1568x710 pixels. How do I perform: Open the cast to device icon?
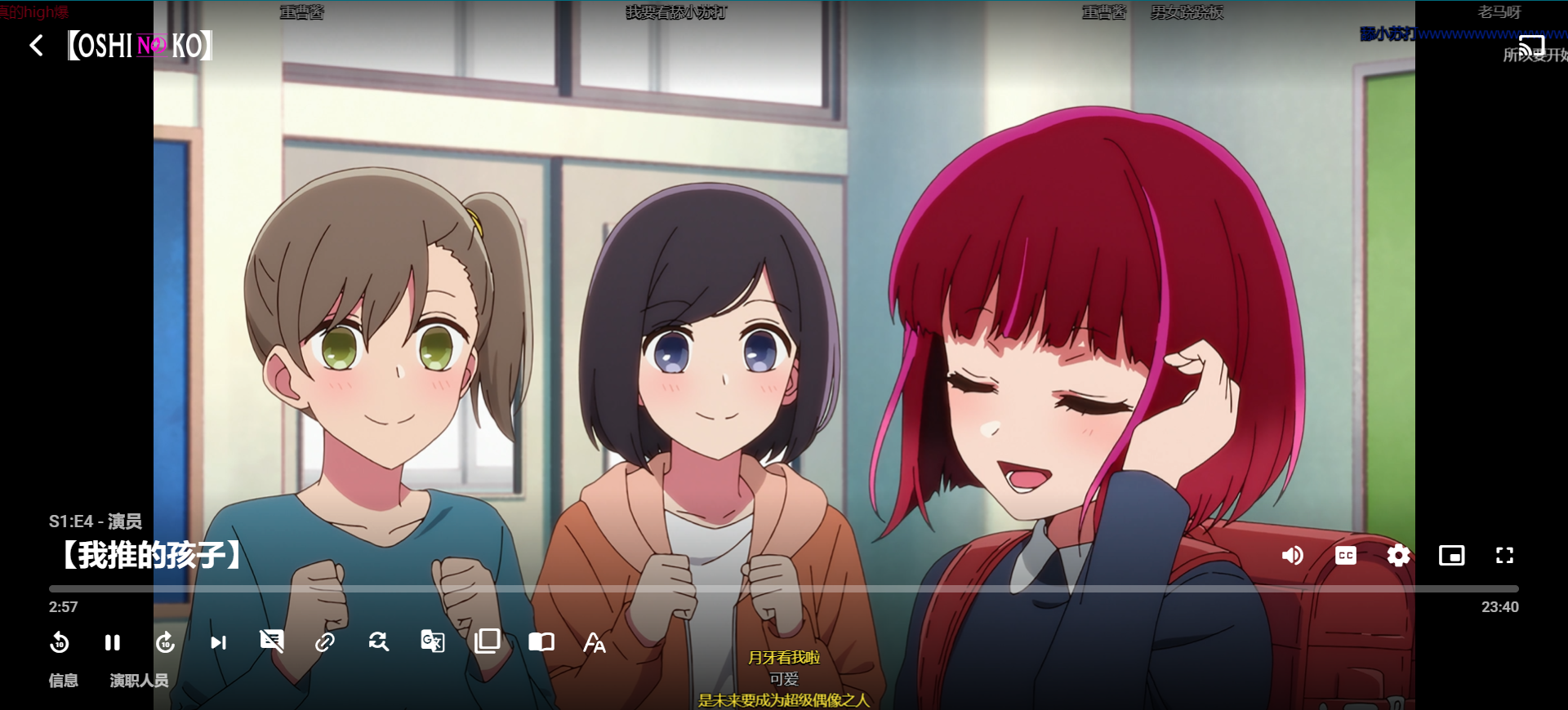pos(1531,47)
